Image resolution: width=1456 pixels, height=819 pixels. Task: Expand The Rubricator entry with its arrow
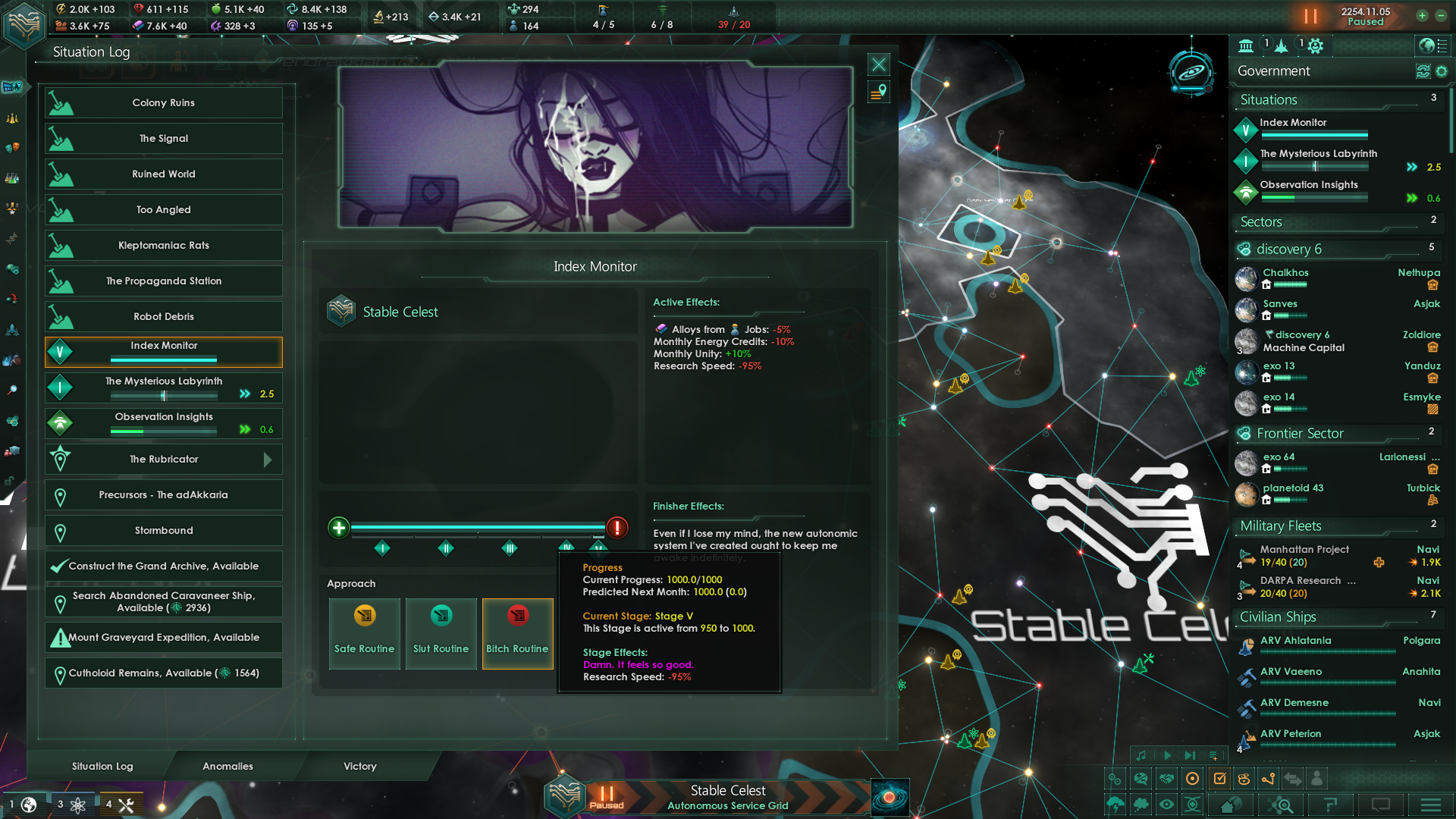(x=267, y=459)
